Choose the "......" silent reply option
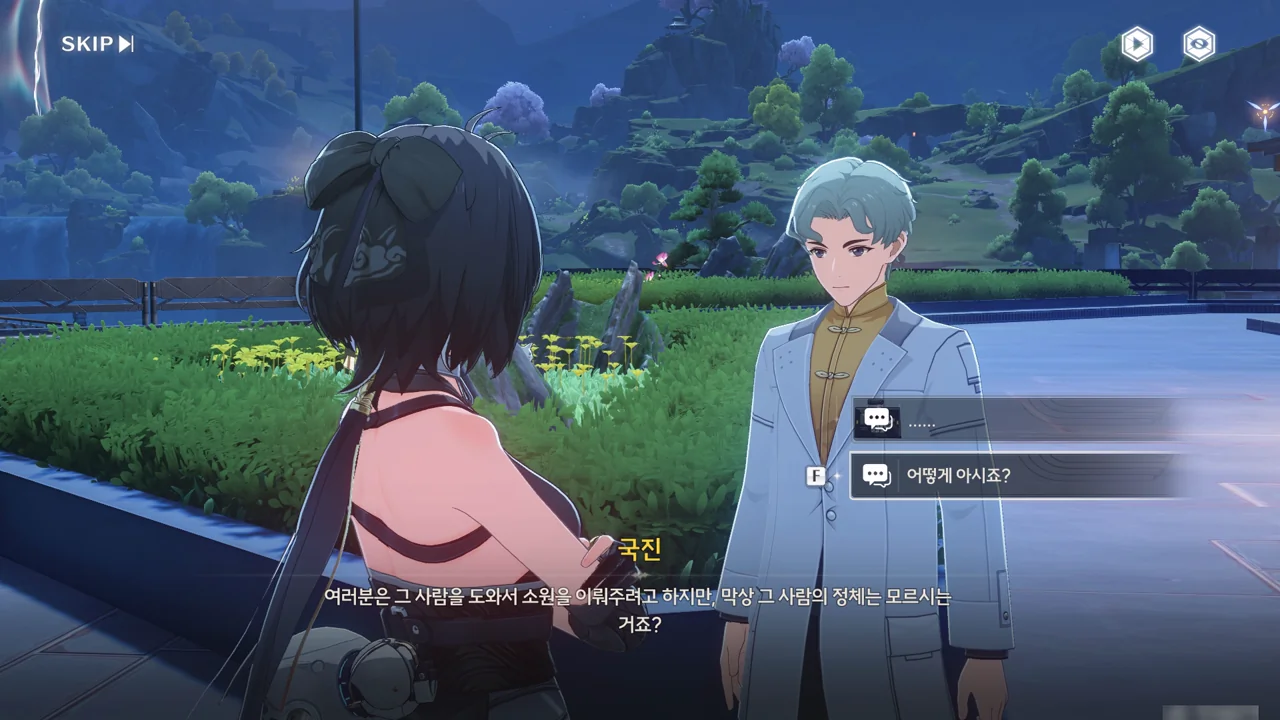This screenshot has width=1280, height=720. pyautogui.click(x=1010, y=420)
